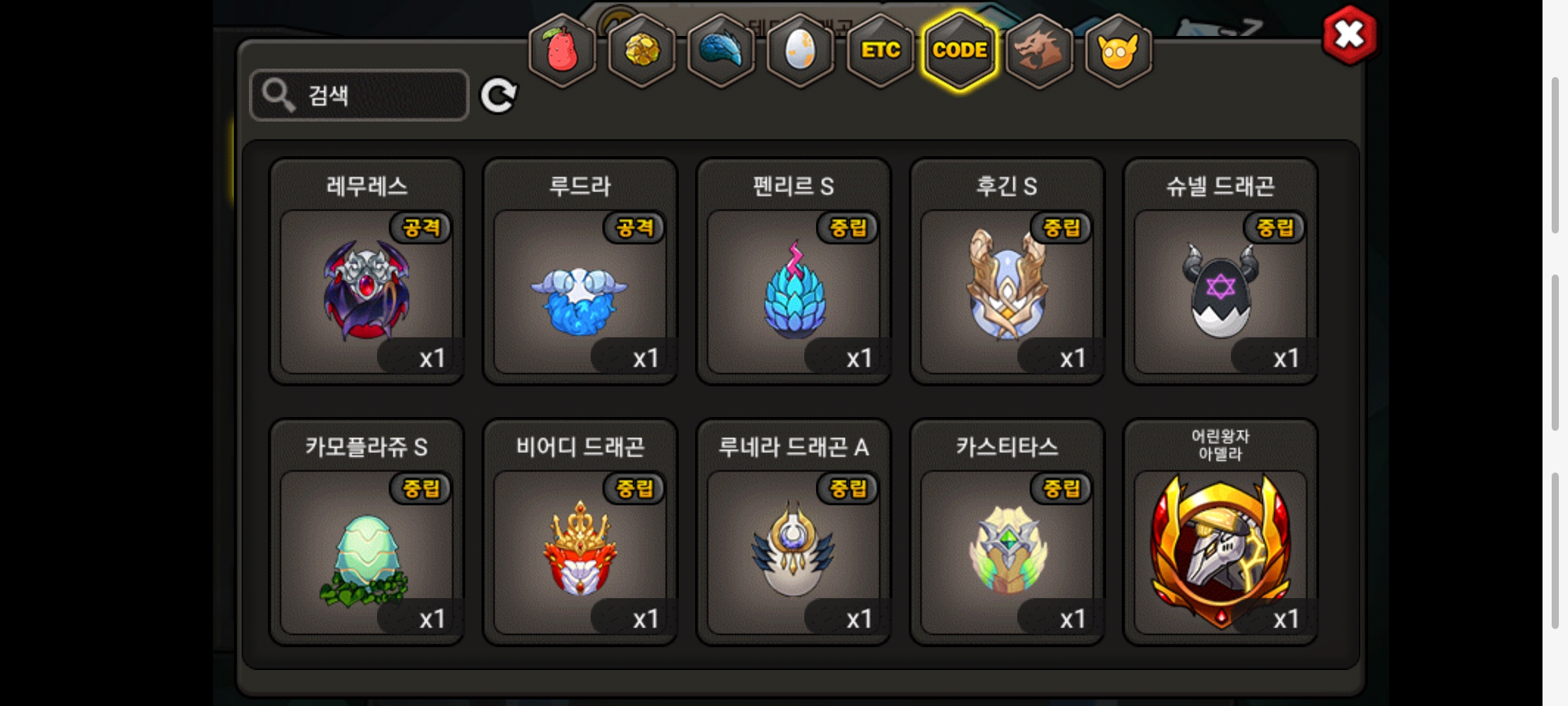Open the brown dragon category tab
This screenshot has height=706, width=1568.
(x=1039, y=51)
